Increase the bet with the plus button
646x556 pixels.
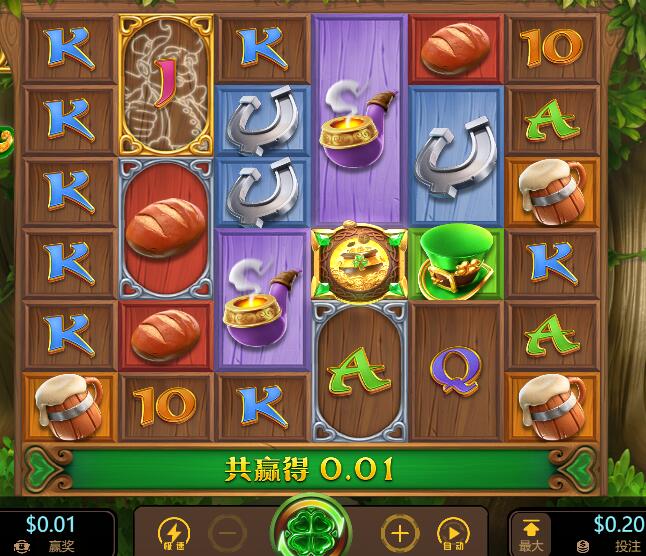tap(399, 533)
